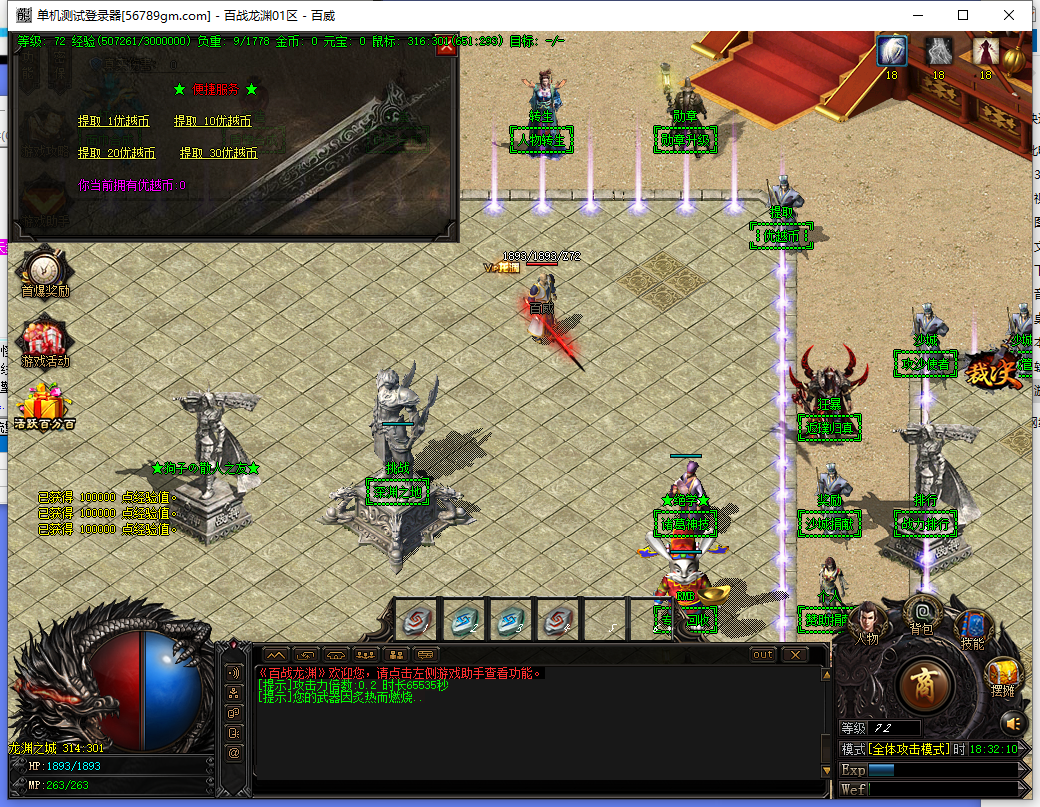Image resolution: width=1040 pixels, height=807 pixels.
Task: Maximize the game window
Action: (963, 15)
